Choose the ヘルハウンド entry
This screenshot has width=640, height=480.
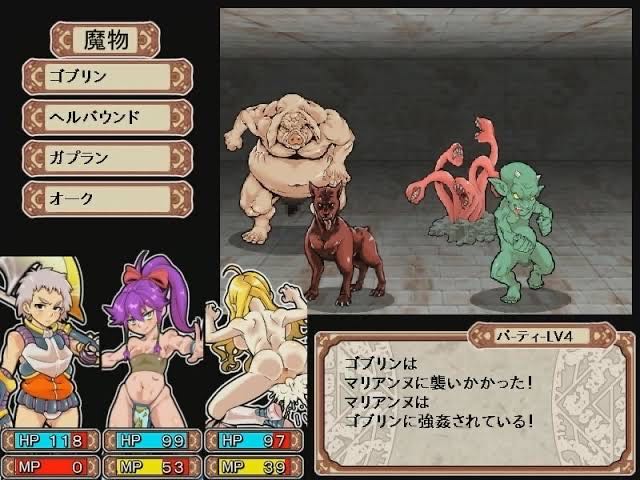(x=106, y=117)
